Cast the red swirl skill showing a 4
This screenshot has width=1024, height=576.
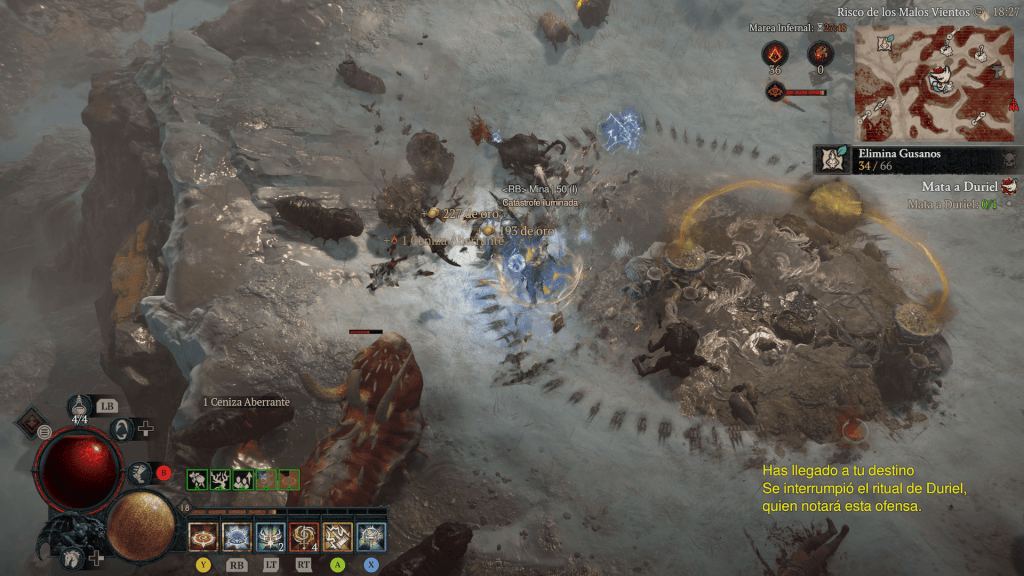pyautogui.click(x=304, y=537)
